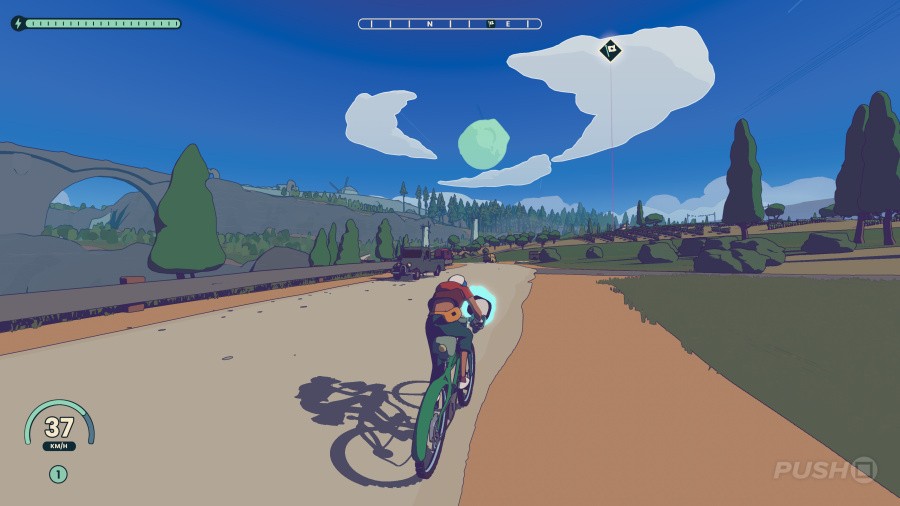
Task: Click the compass strip heading bar
Action: (x=450, y=23)
